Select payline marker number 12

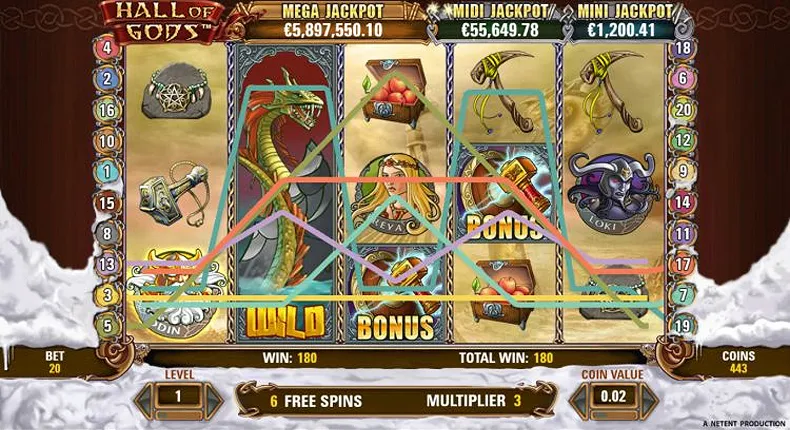683,141
